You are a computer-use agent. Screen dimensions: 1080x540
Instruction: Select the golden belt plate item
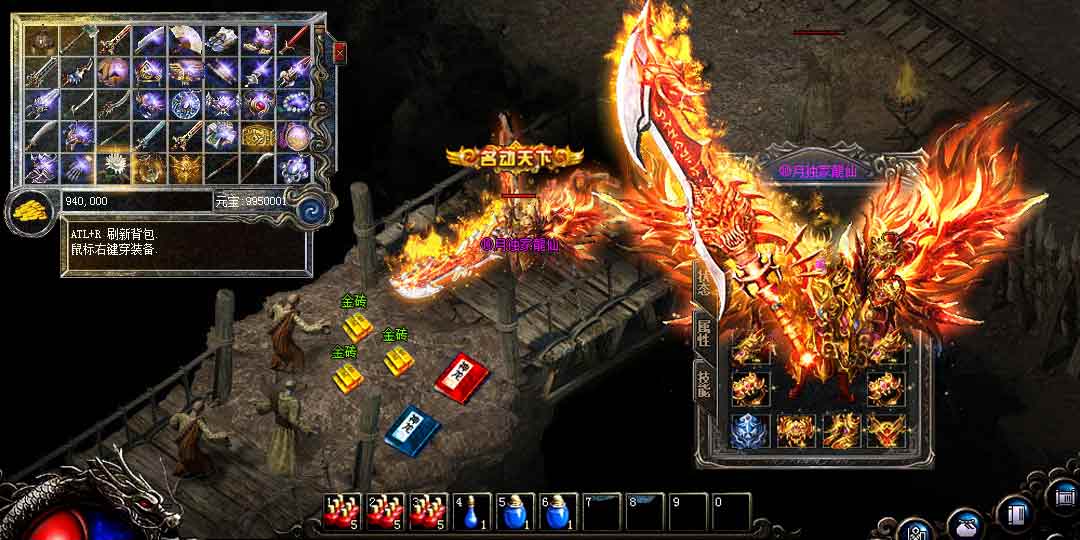[x=257, y=136]
